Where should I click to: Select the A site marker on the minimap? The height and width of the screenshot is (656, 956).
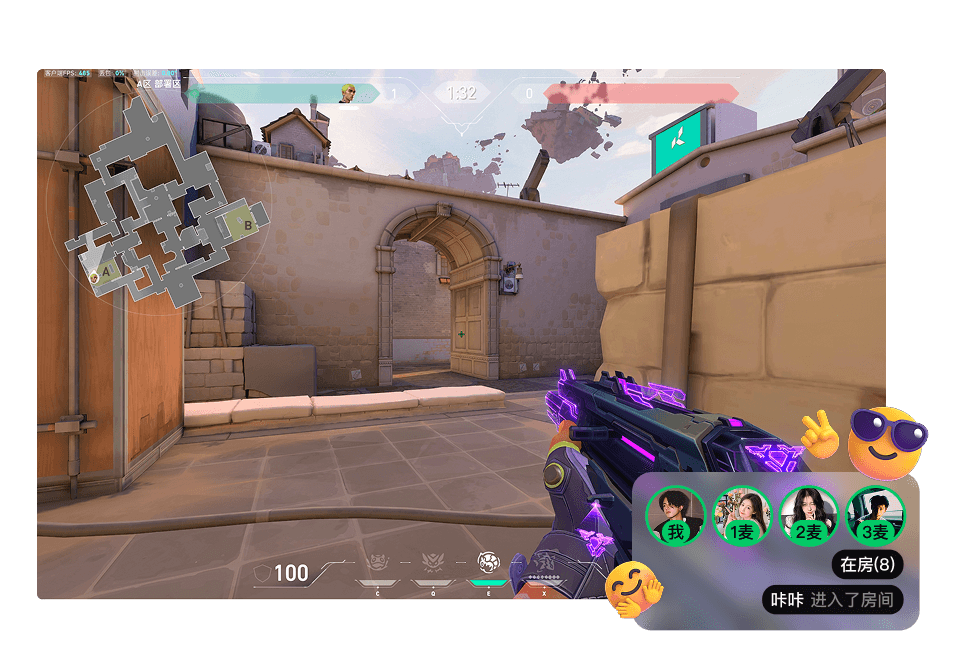click(108, 269)
